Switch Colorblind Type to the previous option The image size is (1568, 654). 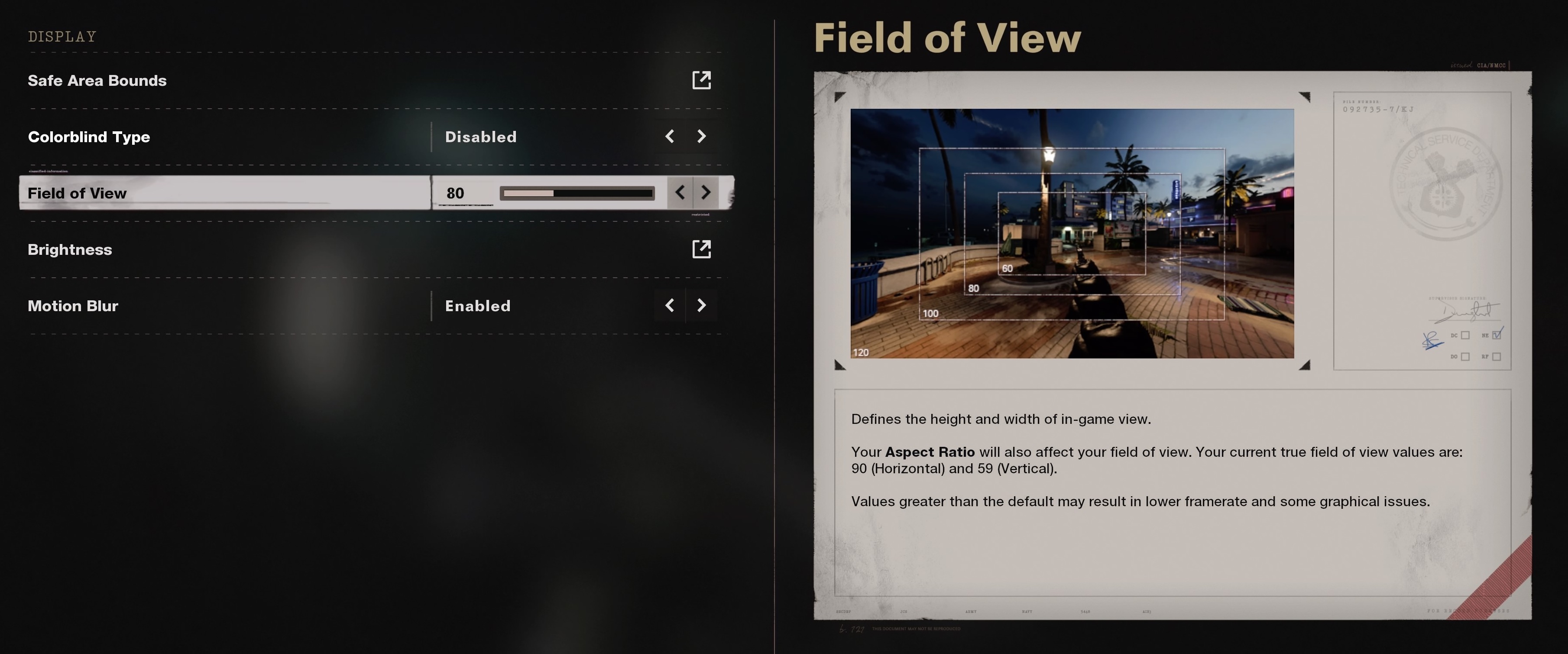point(670,137)
